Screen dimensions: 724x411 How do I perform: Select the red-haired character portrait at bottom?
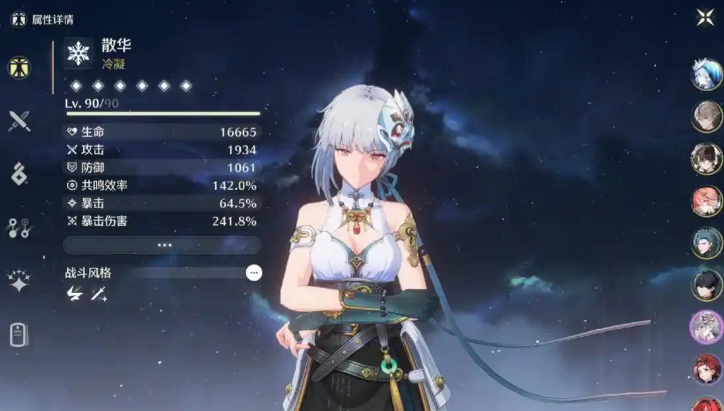[x=707, y=370]
